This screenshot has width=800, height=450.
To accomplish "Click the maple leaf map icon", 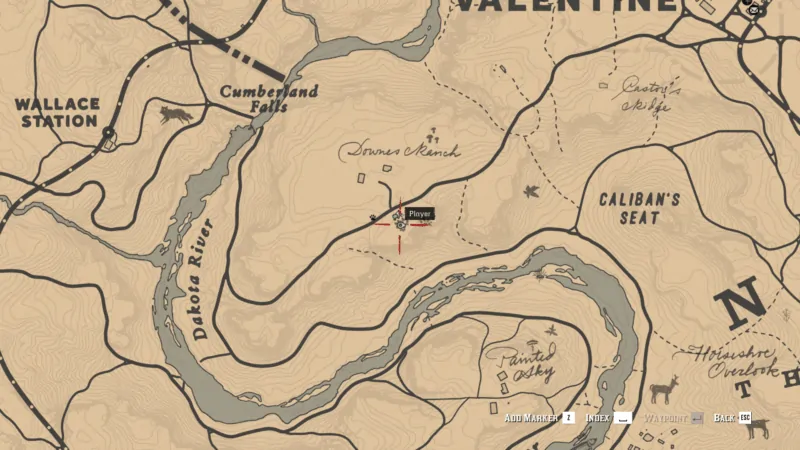I will (x=531, y=190).
